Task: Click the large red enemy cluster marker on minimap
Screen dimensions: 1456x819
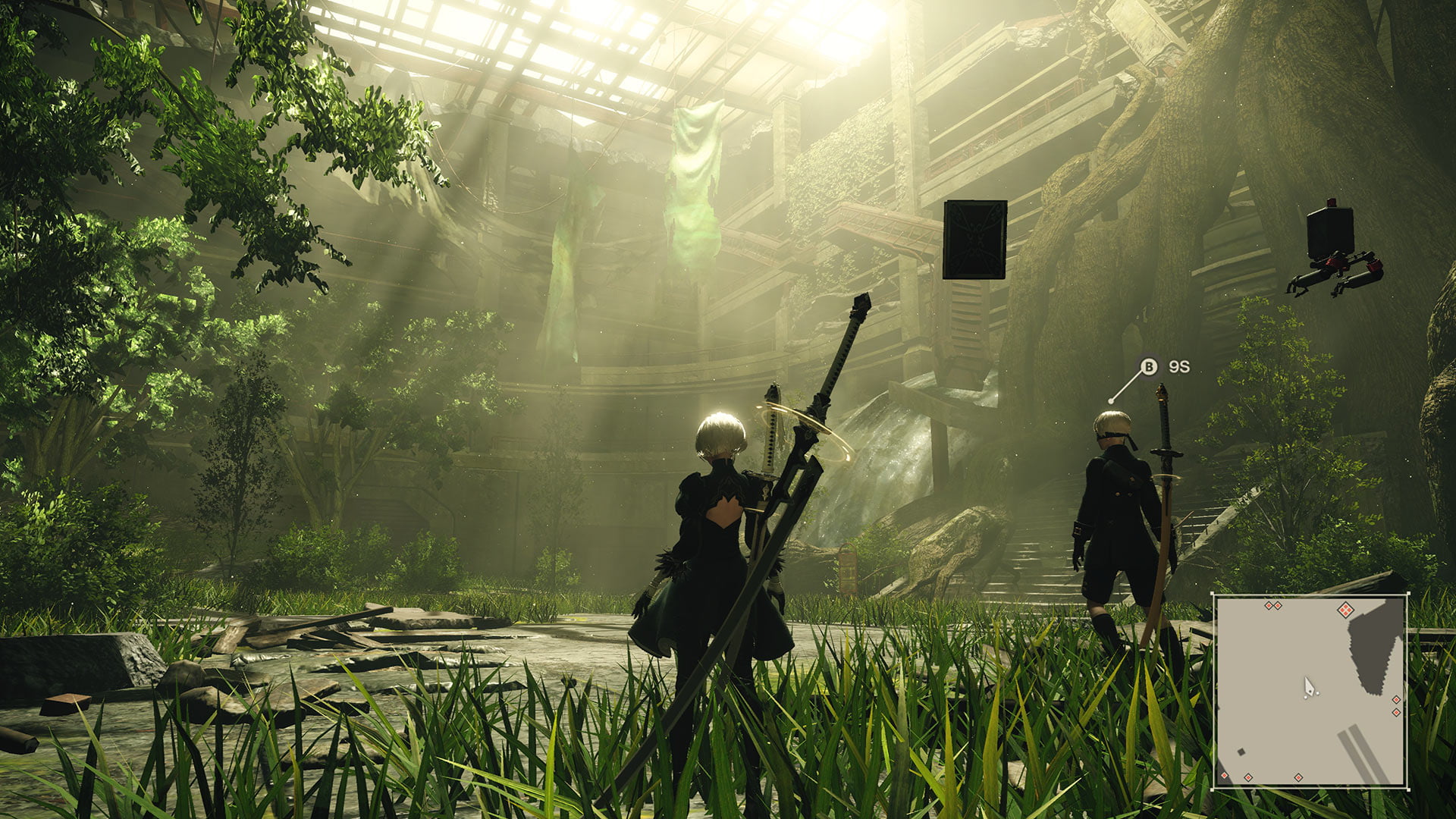Action: (1346, 610)
